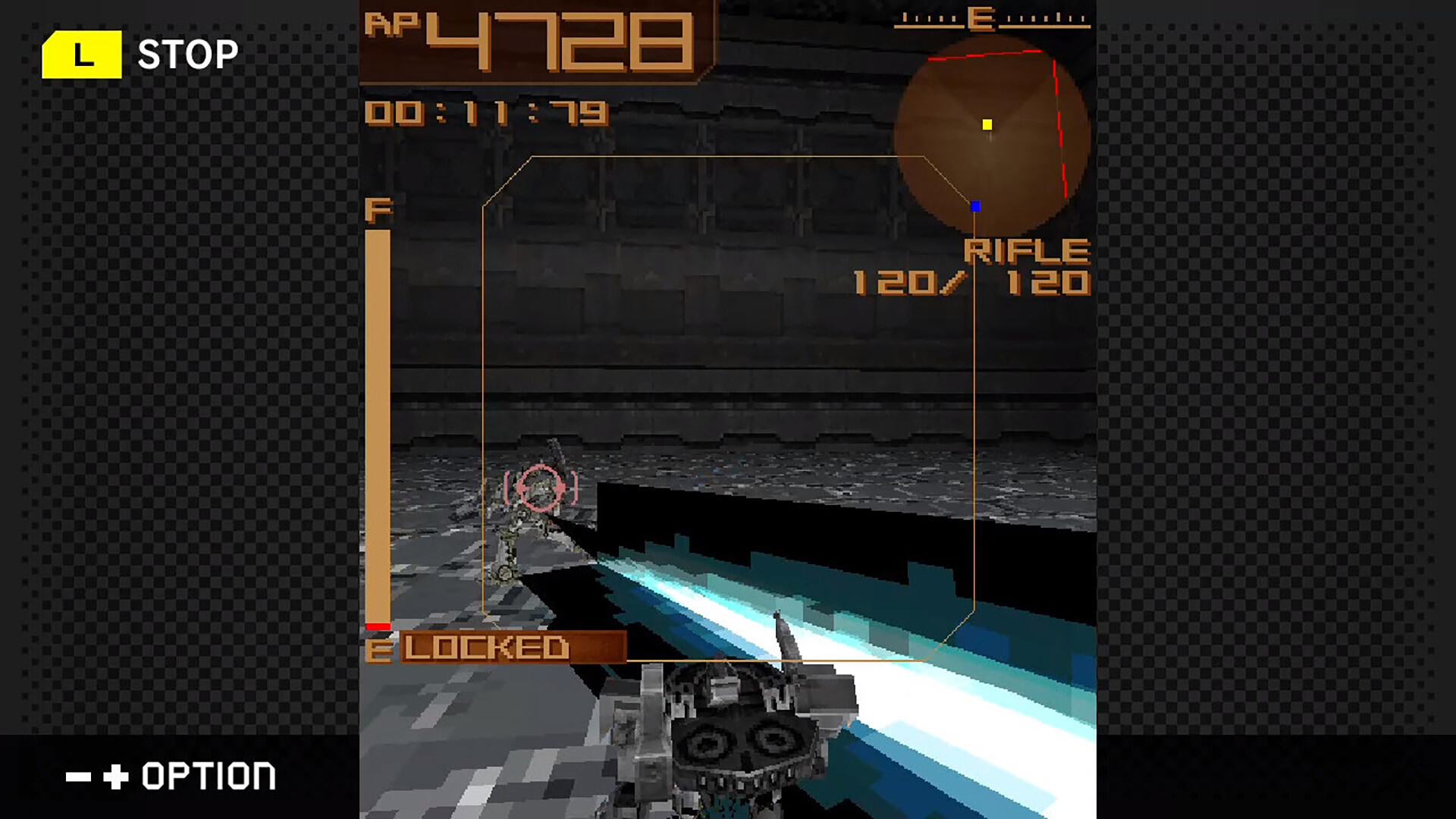Screen dimensions: 1456x819
Task: Select the blue enemy blip on radar
Action: 975,206
